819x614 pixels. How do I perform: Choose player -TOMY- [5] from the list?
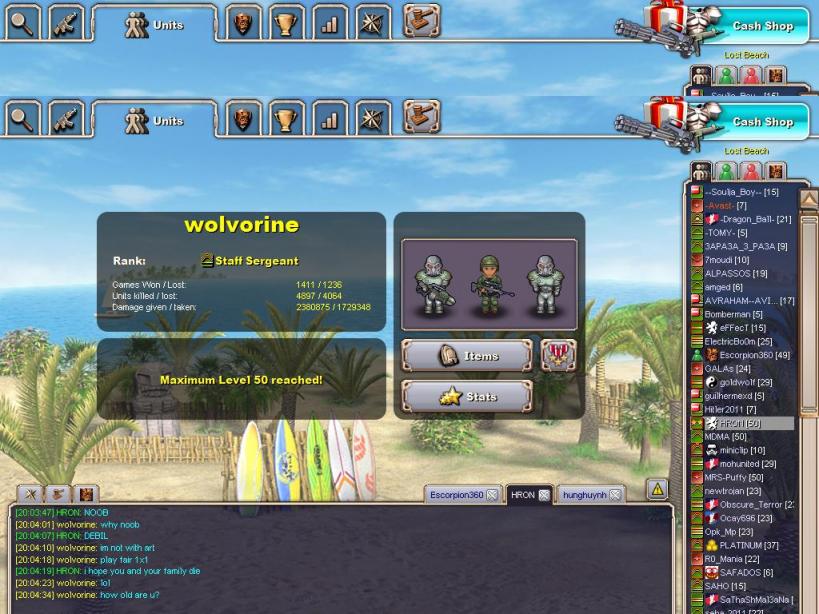click(x=726, y=233)
